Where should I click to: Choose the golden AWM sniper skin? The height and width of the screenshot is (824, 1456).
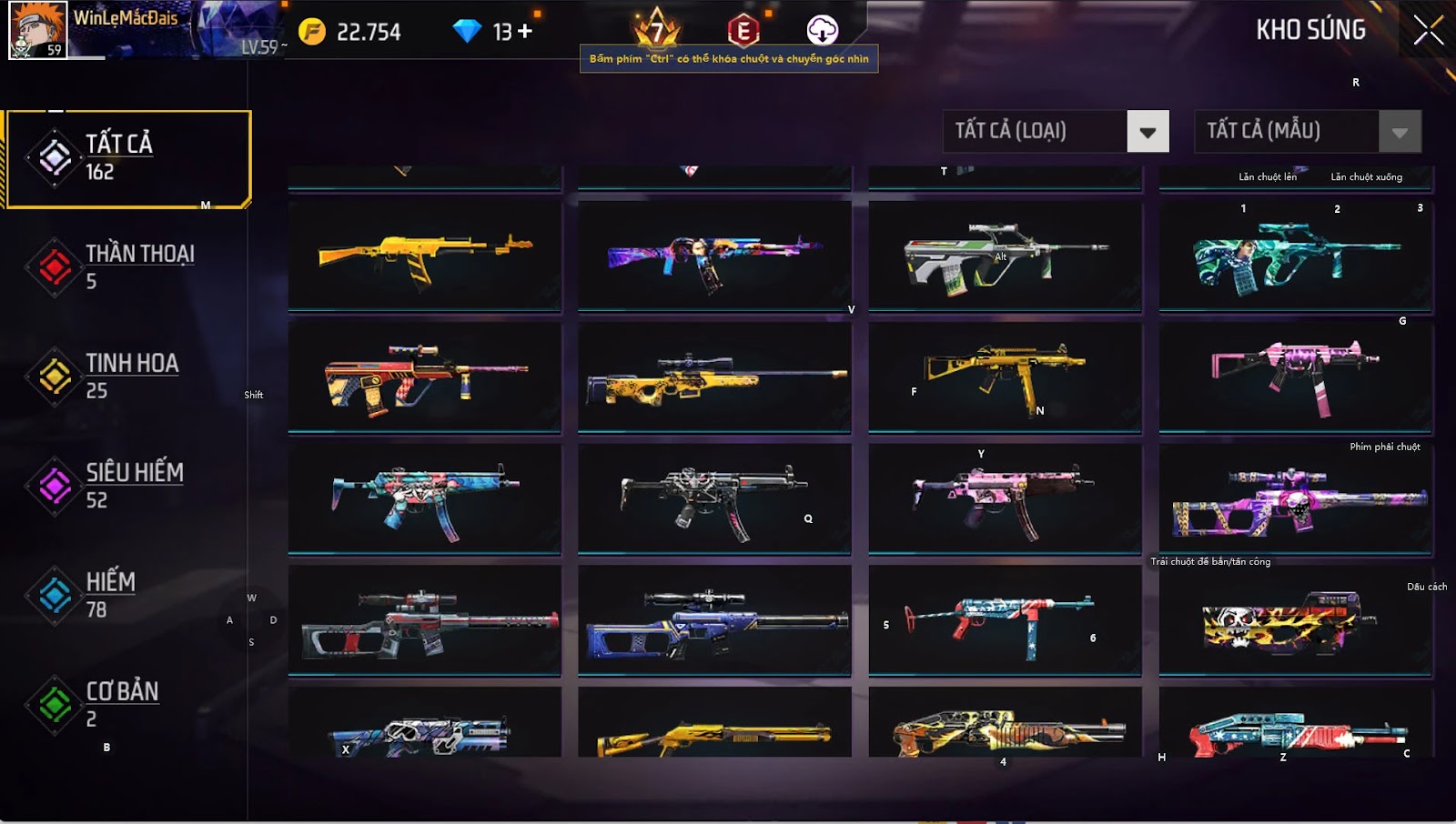714,377
